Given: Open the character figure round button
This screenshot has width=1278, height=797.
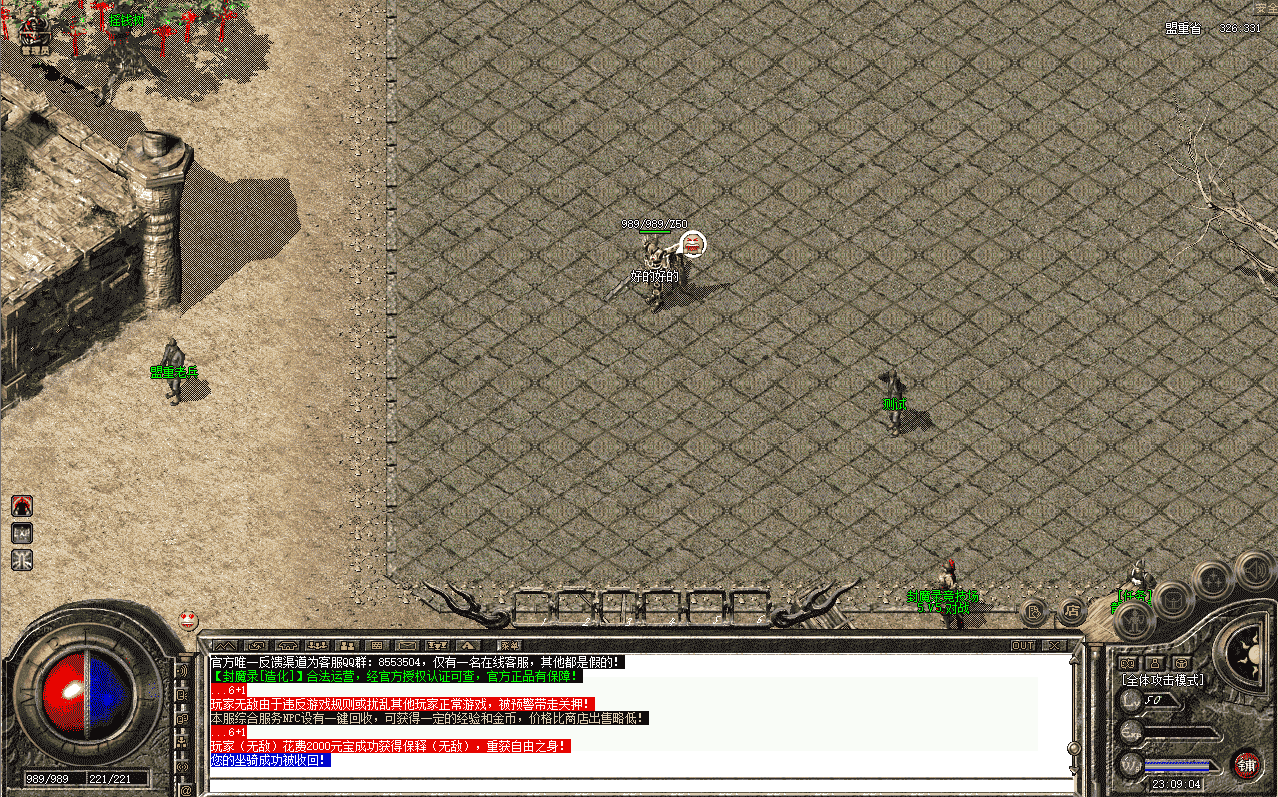Looking at the screenshot, I should pos(1135,620).
